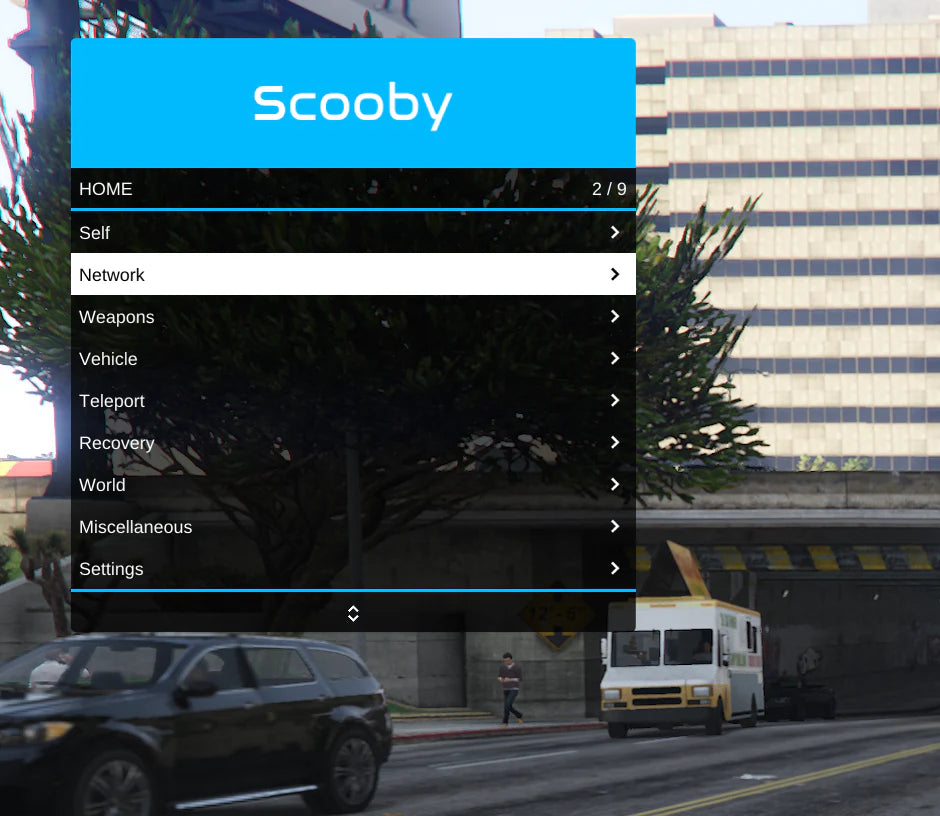Image resolution: width=940 pixels, height=816 pixels.
Task: Open the Settings submenu
Action: click(x=352, y=568)
